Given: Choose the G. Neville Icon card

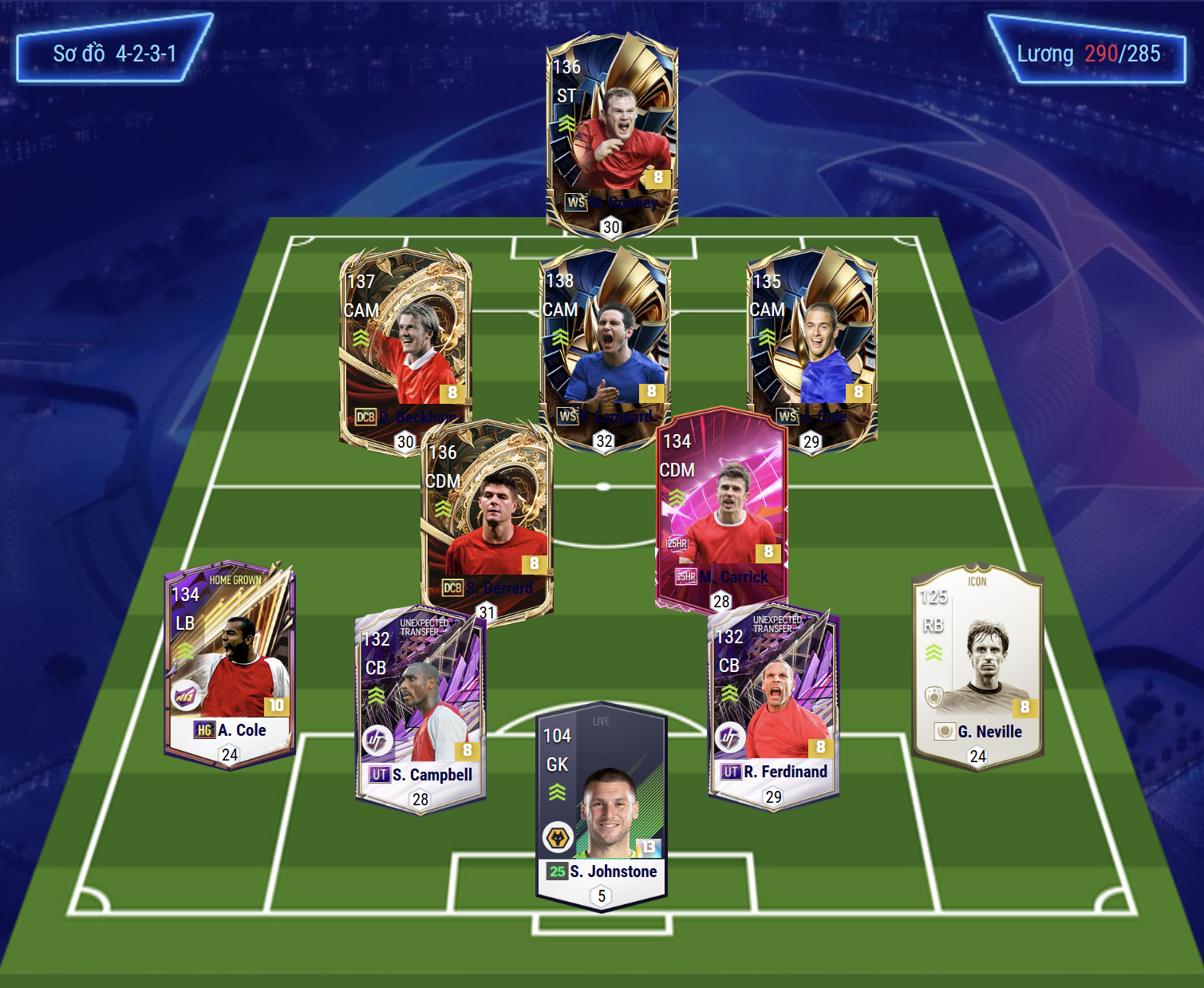Looking at the screenshot, I should click(x=977, y=666).
